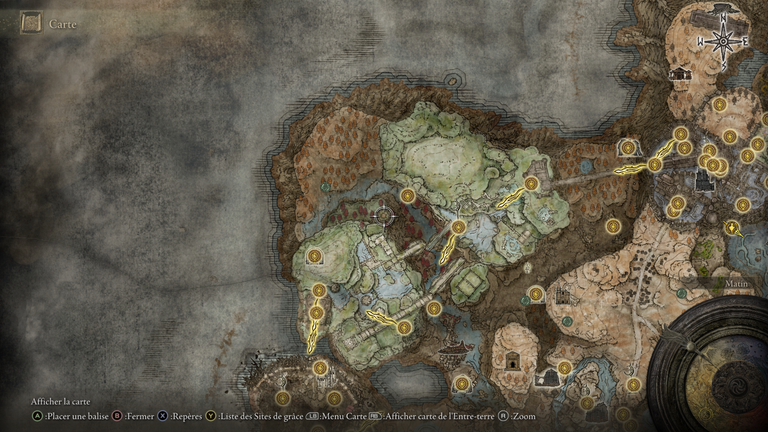Choose the grace marker inside the stone gateway
768x432 pixels.
(629, 148)
